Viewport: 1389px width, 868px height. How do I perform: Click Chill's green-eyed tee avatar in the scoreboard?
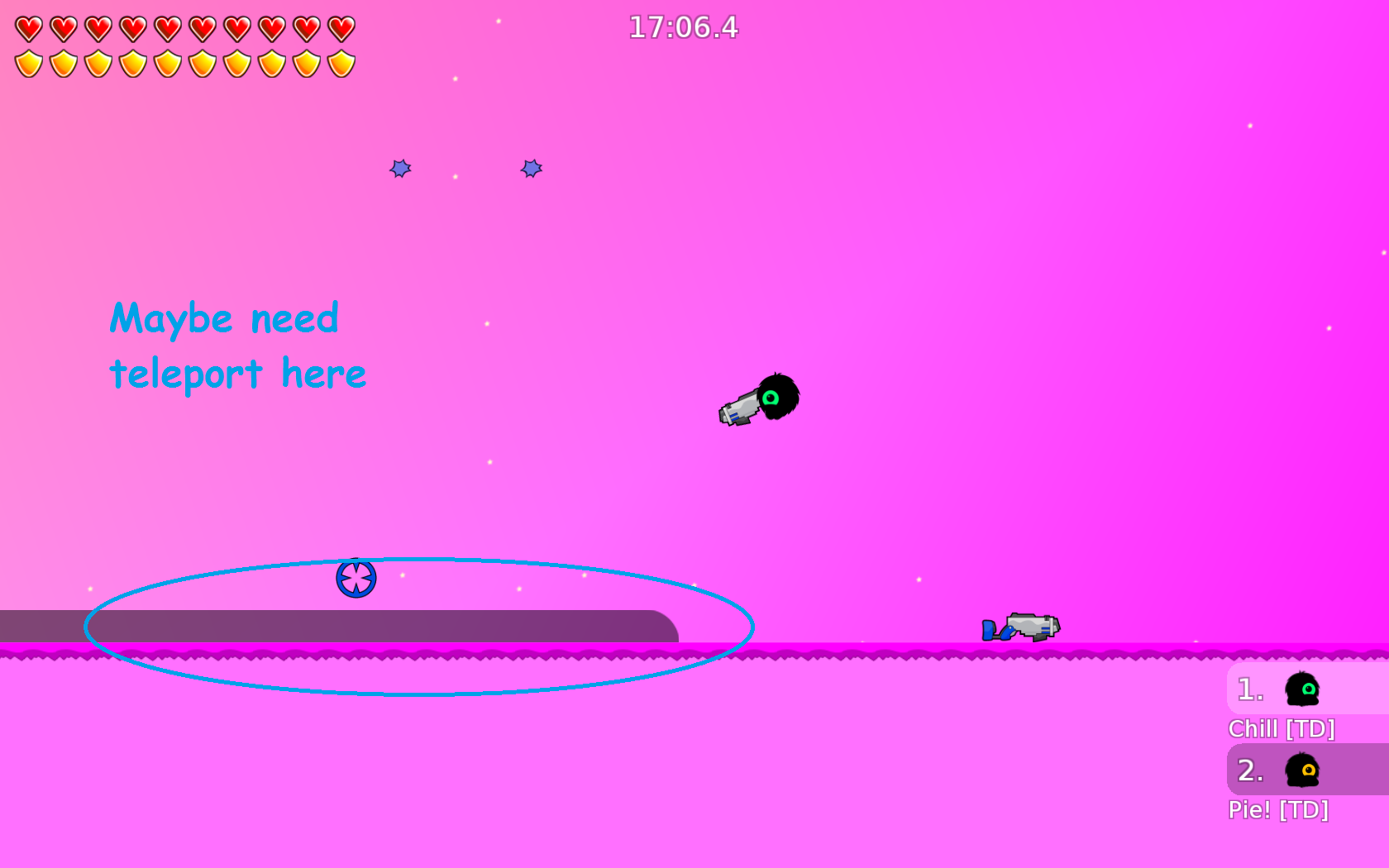pos(1301,688)
